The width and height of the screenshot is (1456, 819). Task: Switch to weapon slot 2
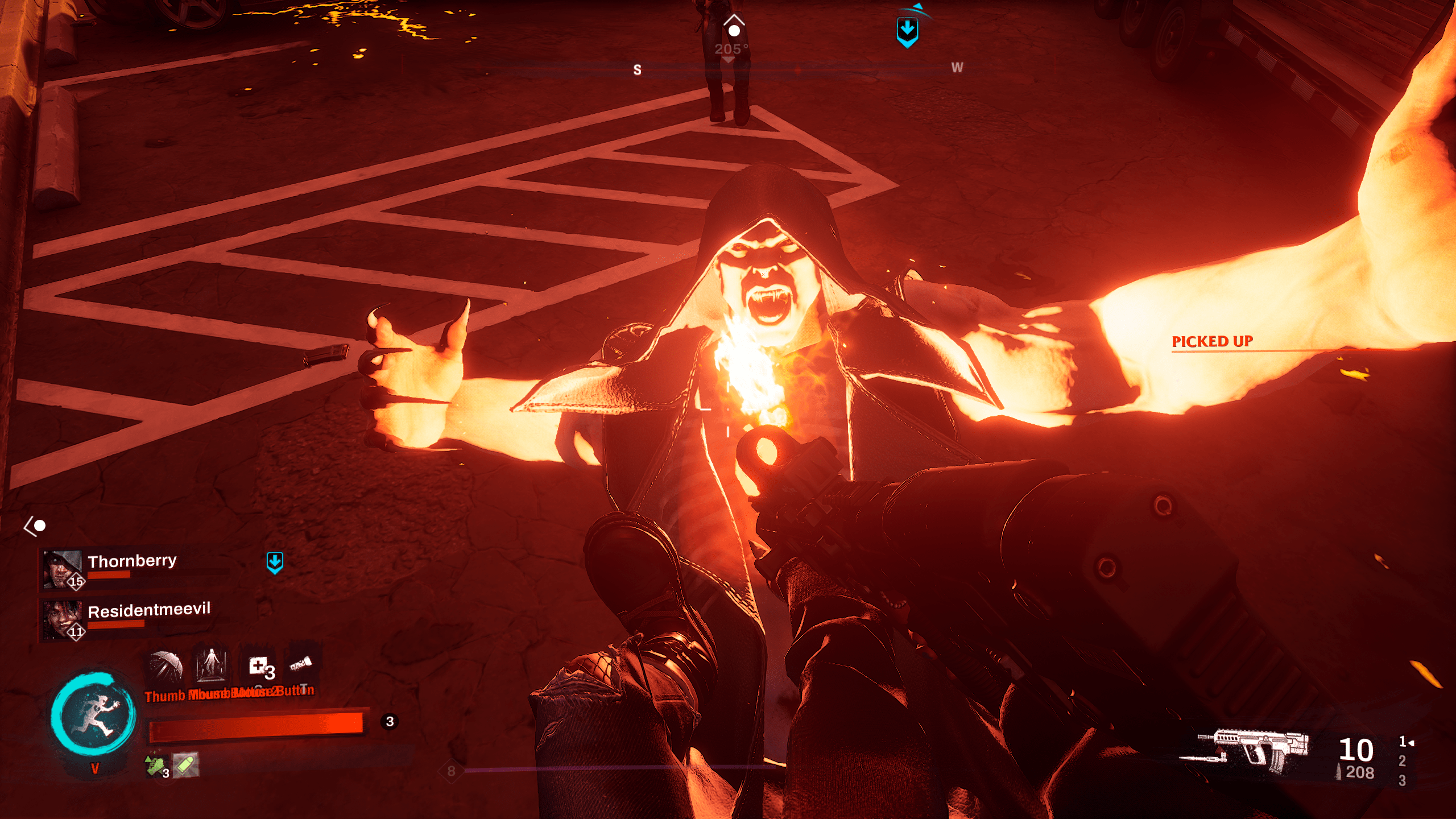click(1402, 761)
